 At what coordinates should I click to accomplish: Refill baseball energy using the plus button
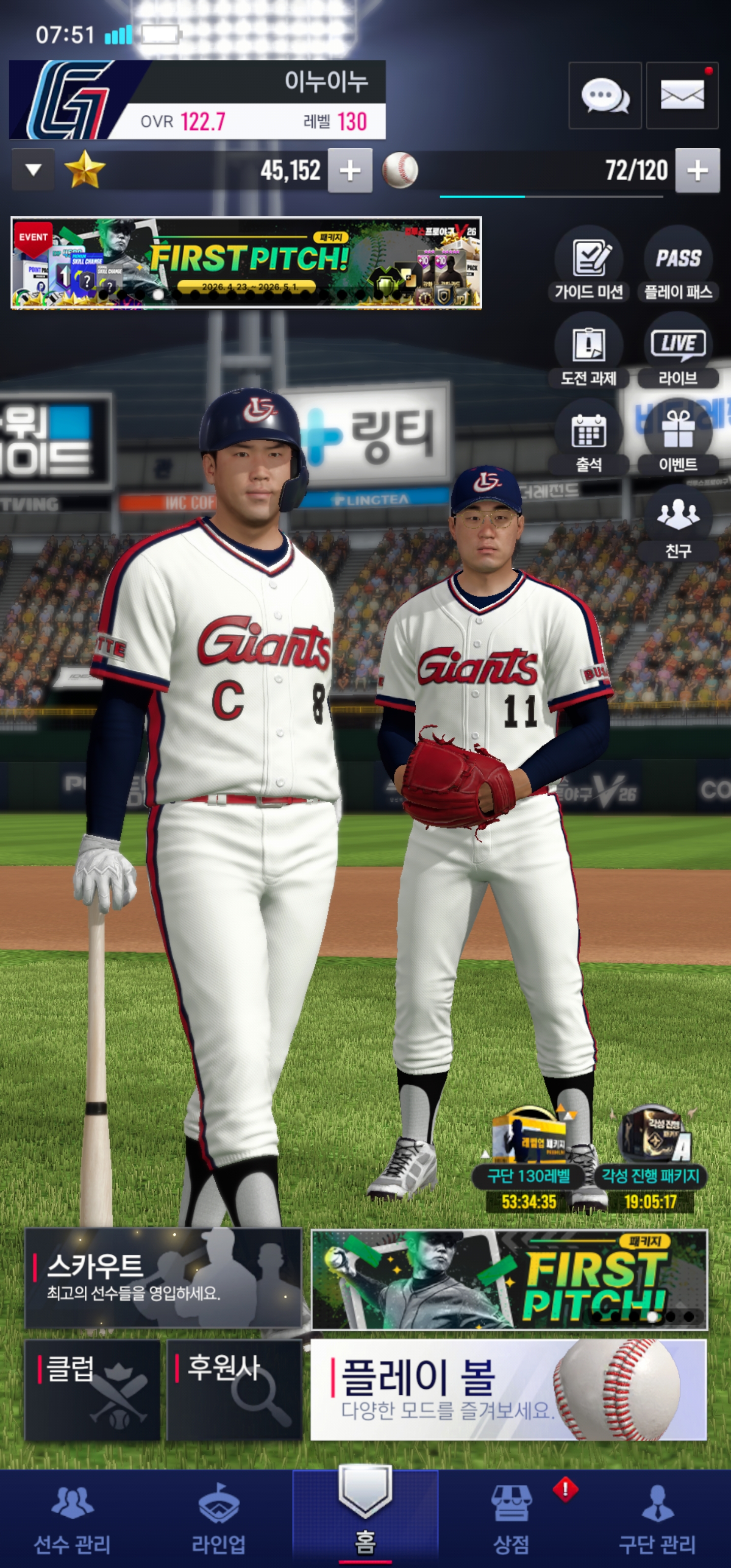(x=697, y=171)
